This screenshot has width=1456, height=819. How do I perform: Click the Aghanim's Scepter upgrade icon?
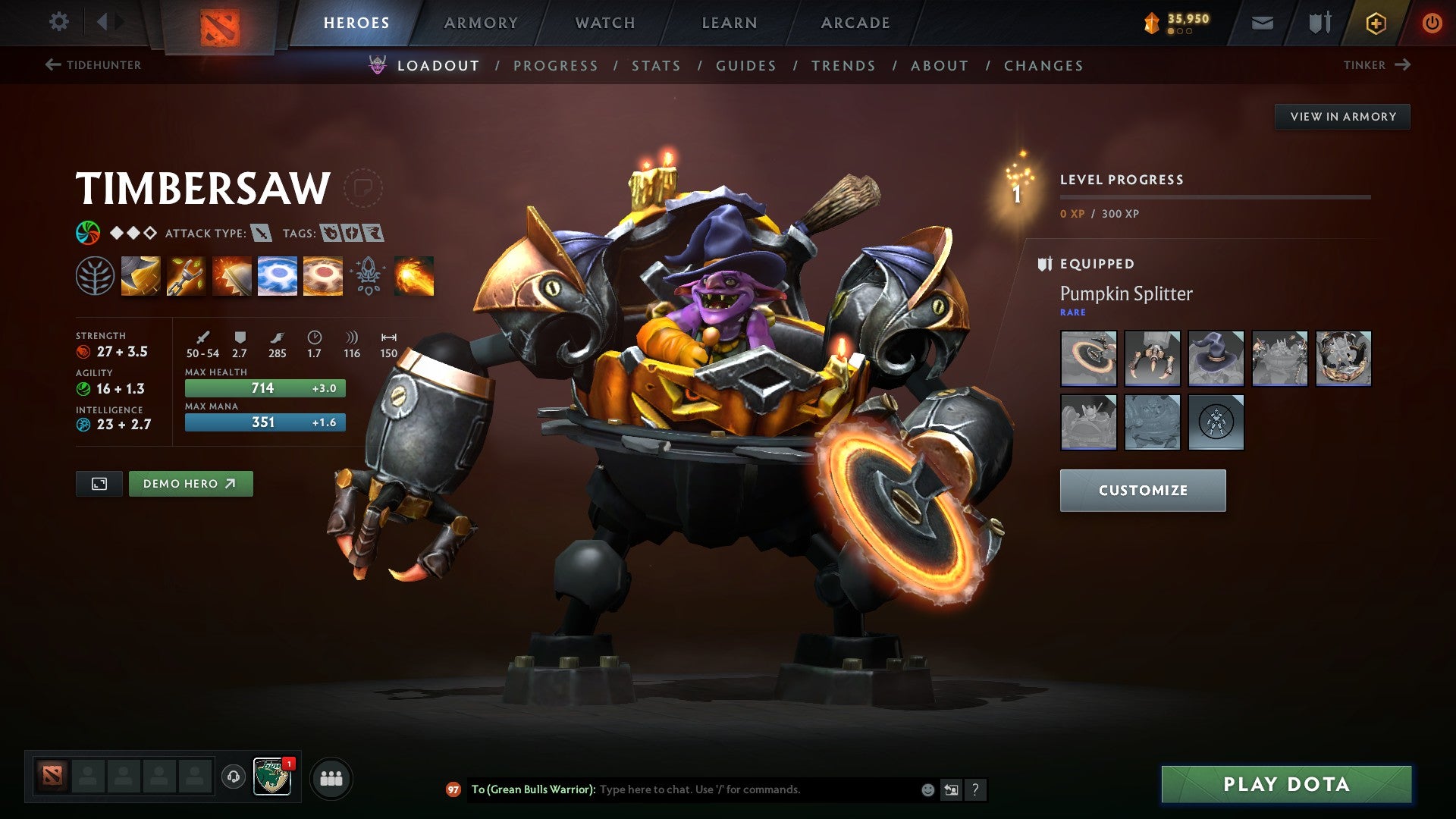[x=367, y=277]
